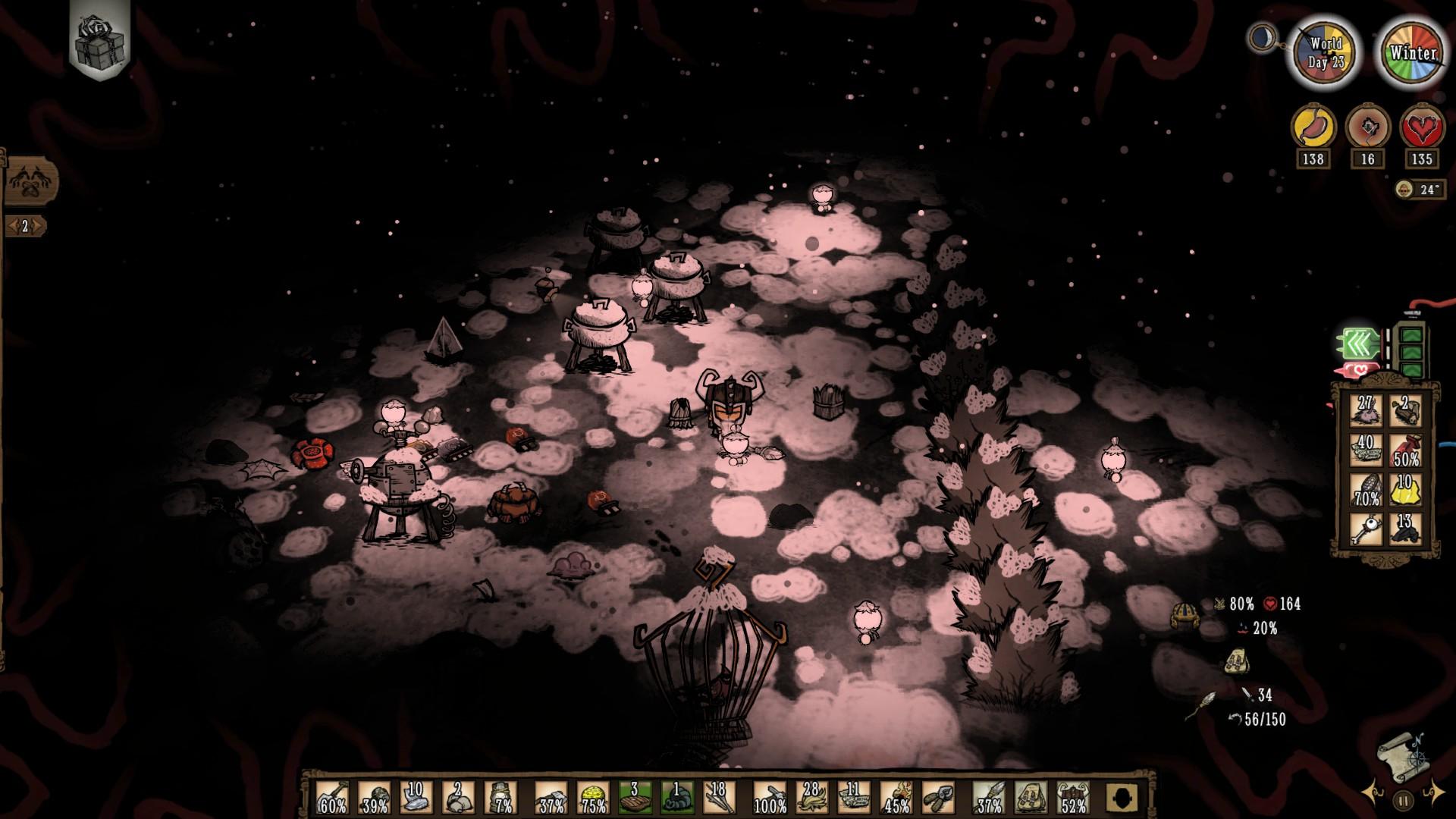Select the stack of 18 twigs

719,798
